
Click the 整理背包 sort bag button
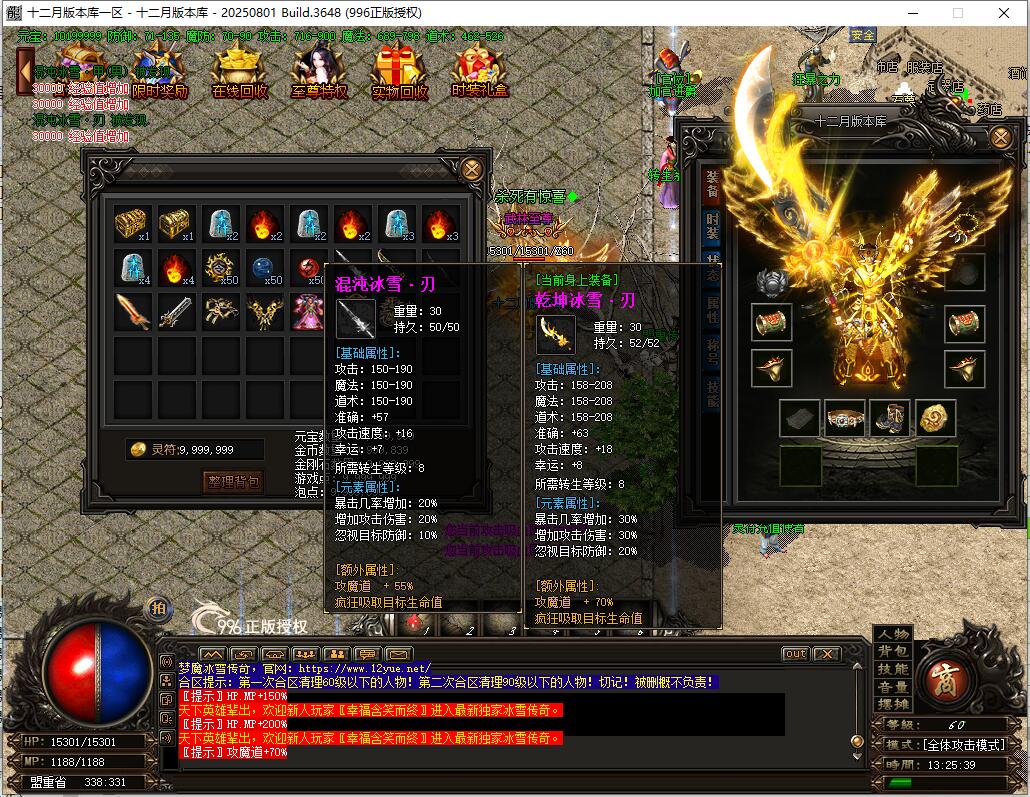tap(233, 482)
